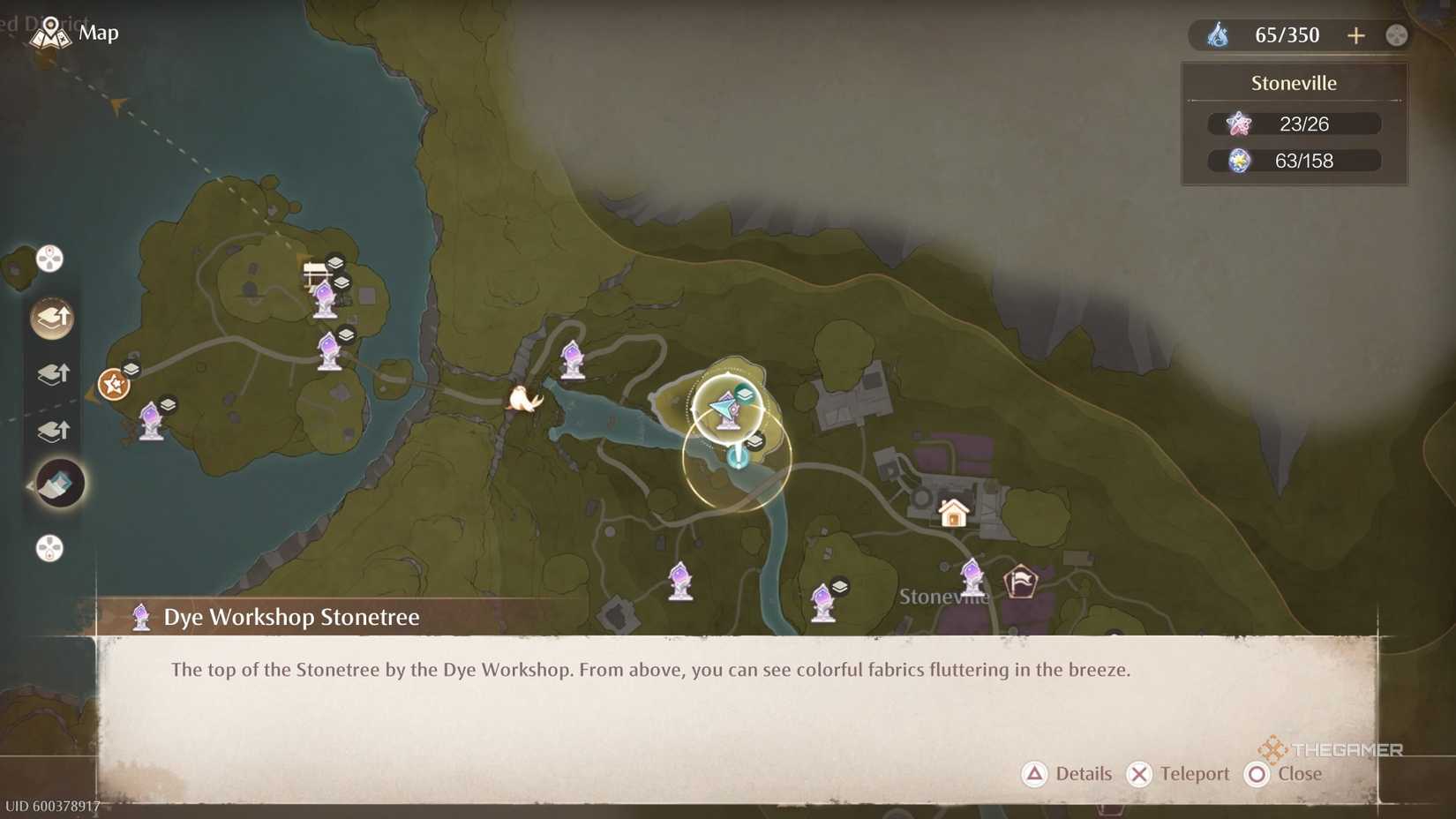Switch to the middle map layer with arrow
Image resolution: width=1456 pixels, height=819 pixels.
(x=53, y=373)
